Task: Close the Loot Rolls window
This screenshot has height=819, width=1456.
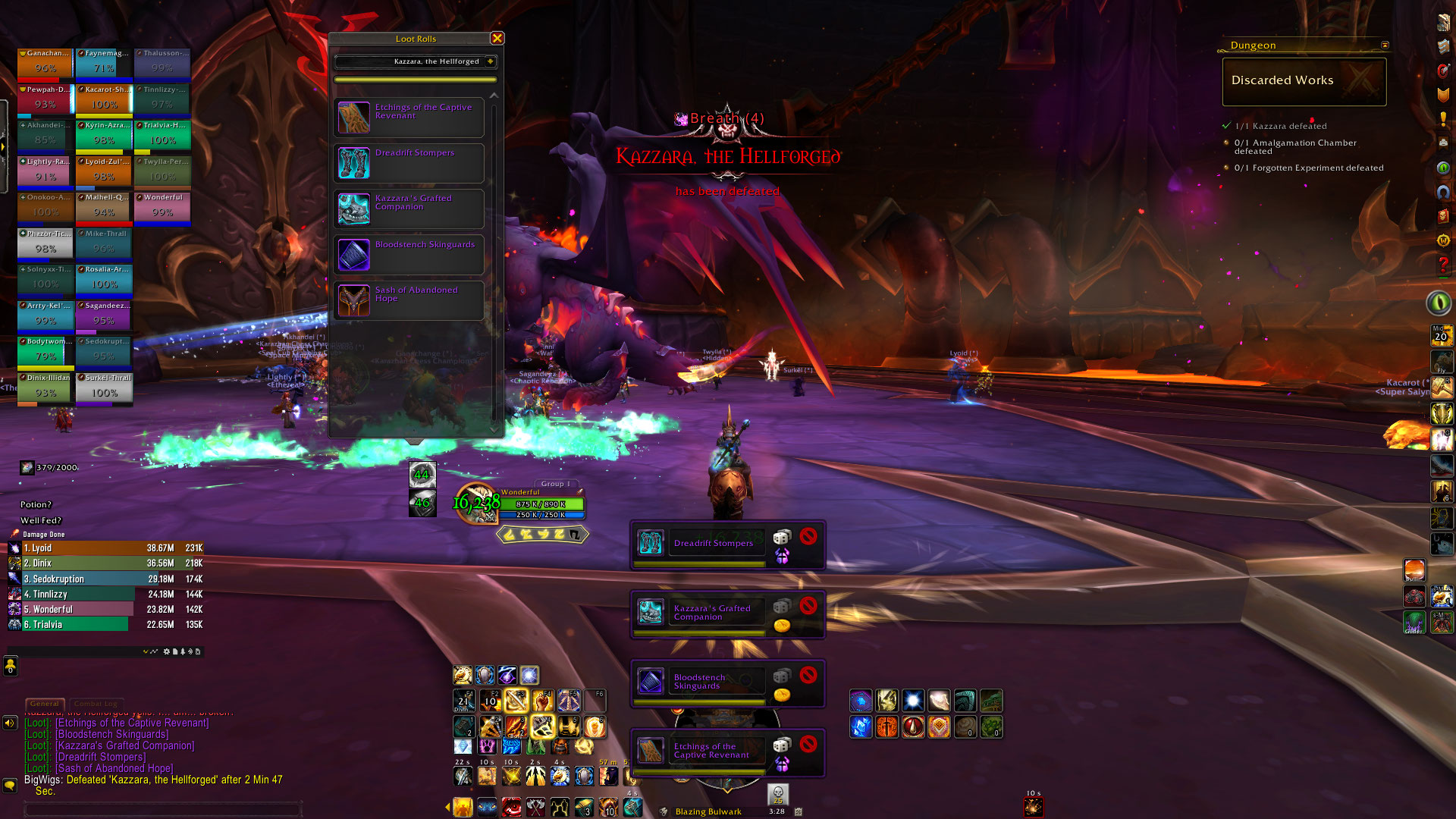Action: pos(497,38)
